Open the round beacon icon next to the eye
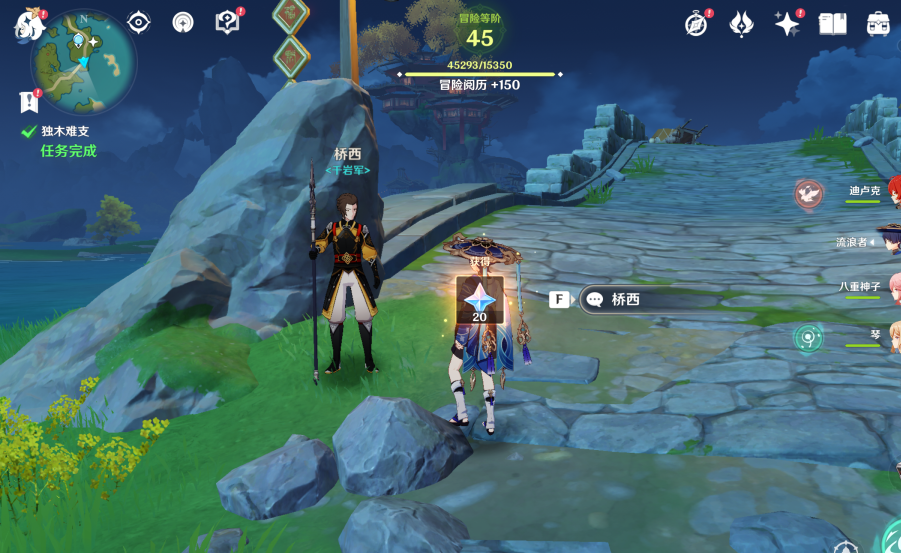The image size is (901, 553). [x=183, y=22]
